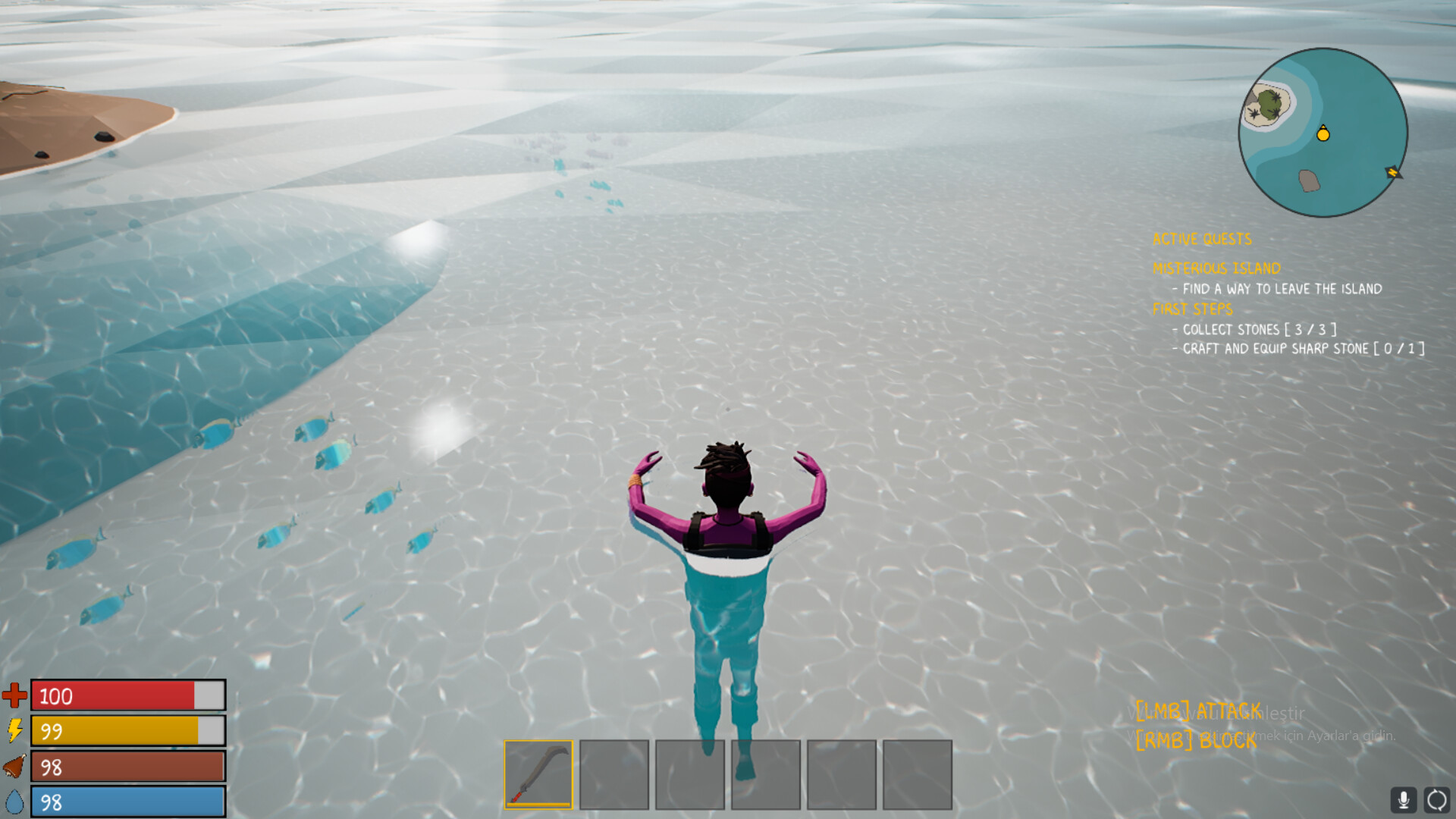Click the CRAFT AND EQUIP SHARP STONE objective
Viewport: 1456px width, 819px height.
click(1299, 349)
